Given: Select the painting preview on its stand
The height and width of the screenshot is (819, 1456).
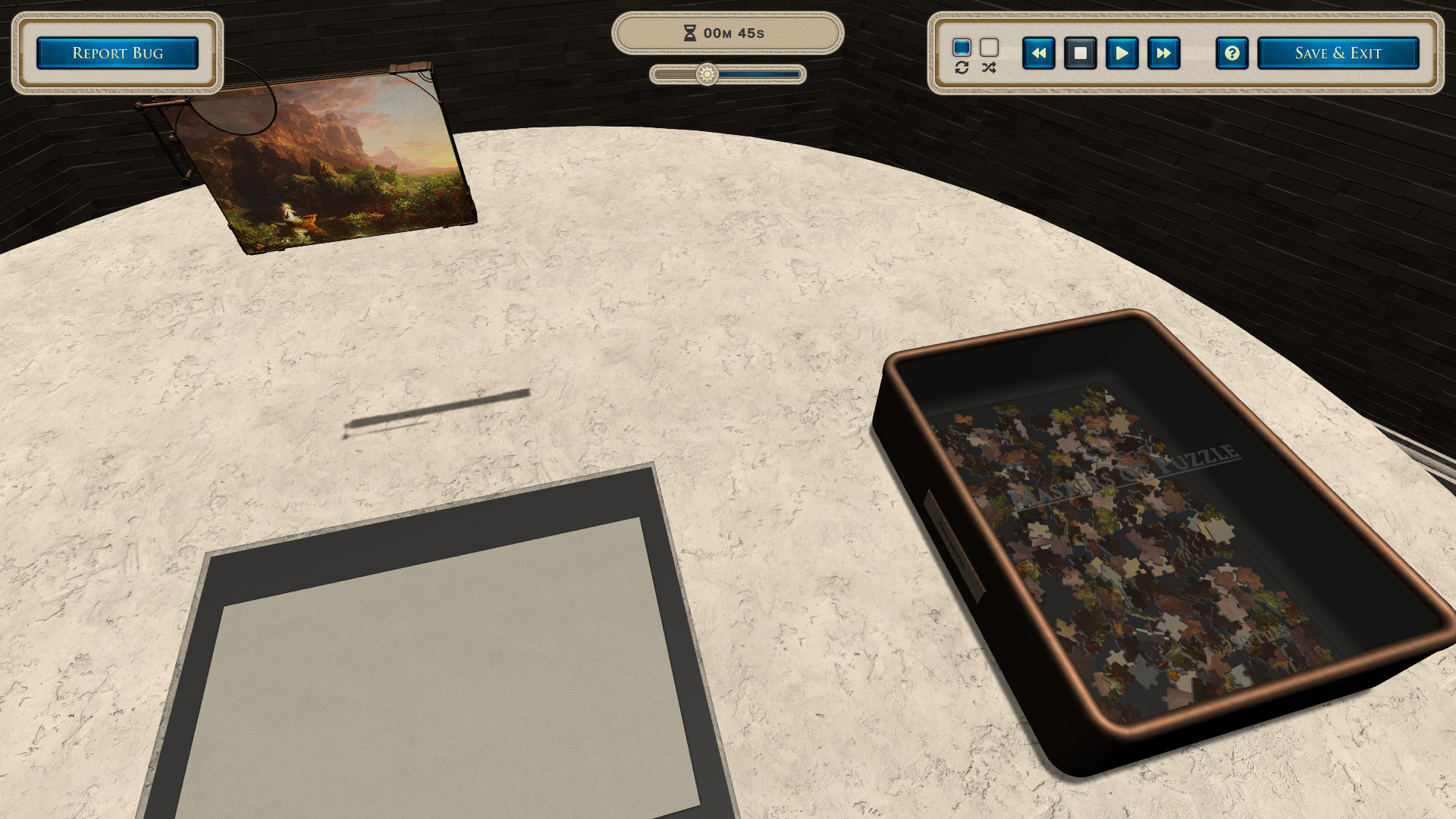Looking at the screenshot, I should (x=326, y=163).
